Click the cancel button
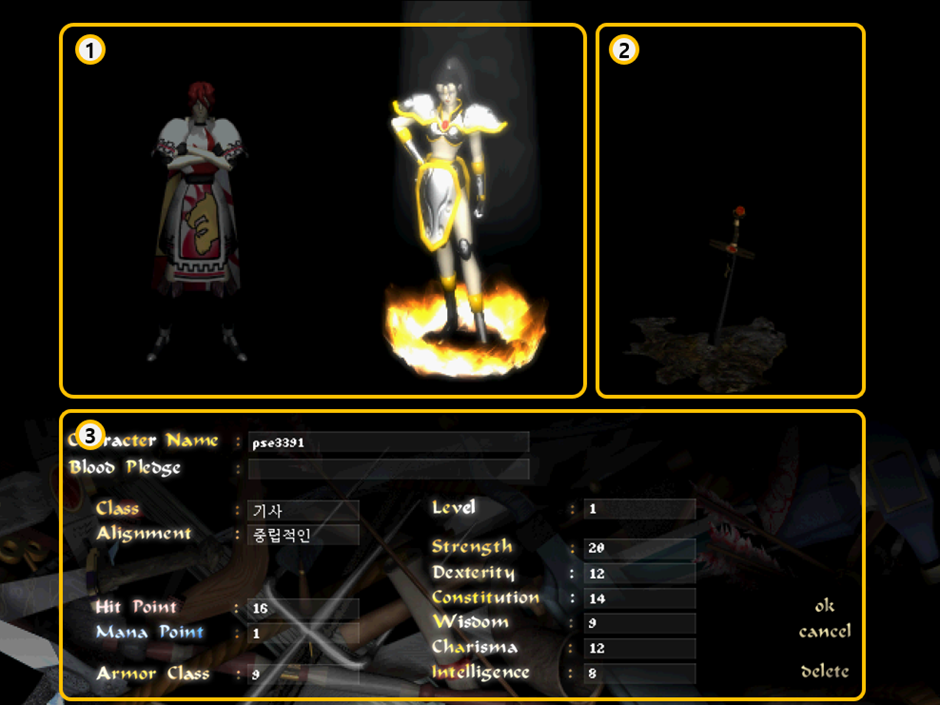Image resolution: width=940 pixels, height=705 pixels. click(x=824, y=632)
